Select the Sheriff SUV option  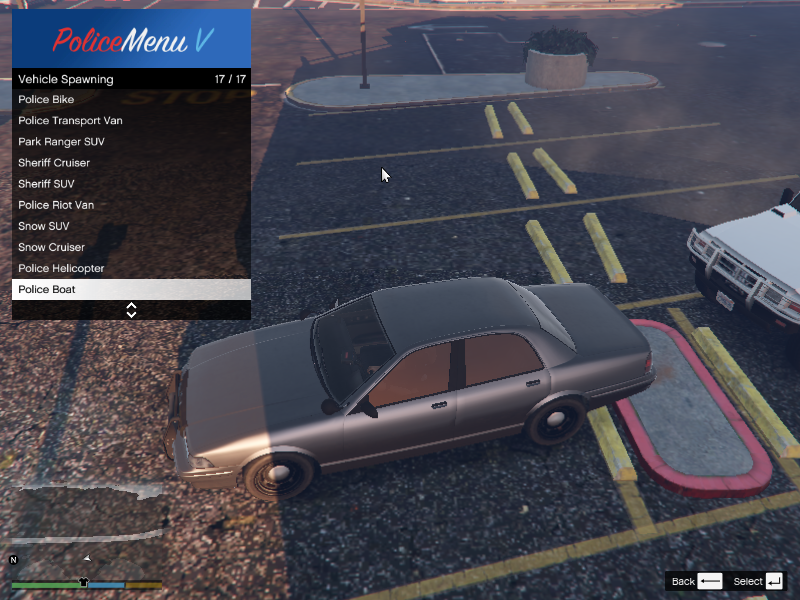(130, 184)
